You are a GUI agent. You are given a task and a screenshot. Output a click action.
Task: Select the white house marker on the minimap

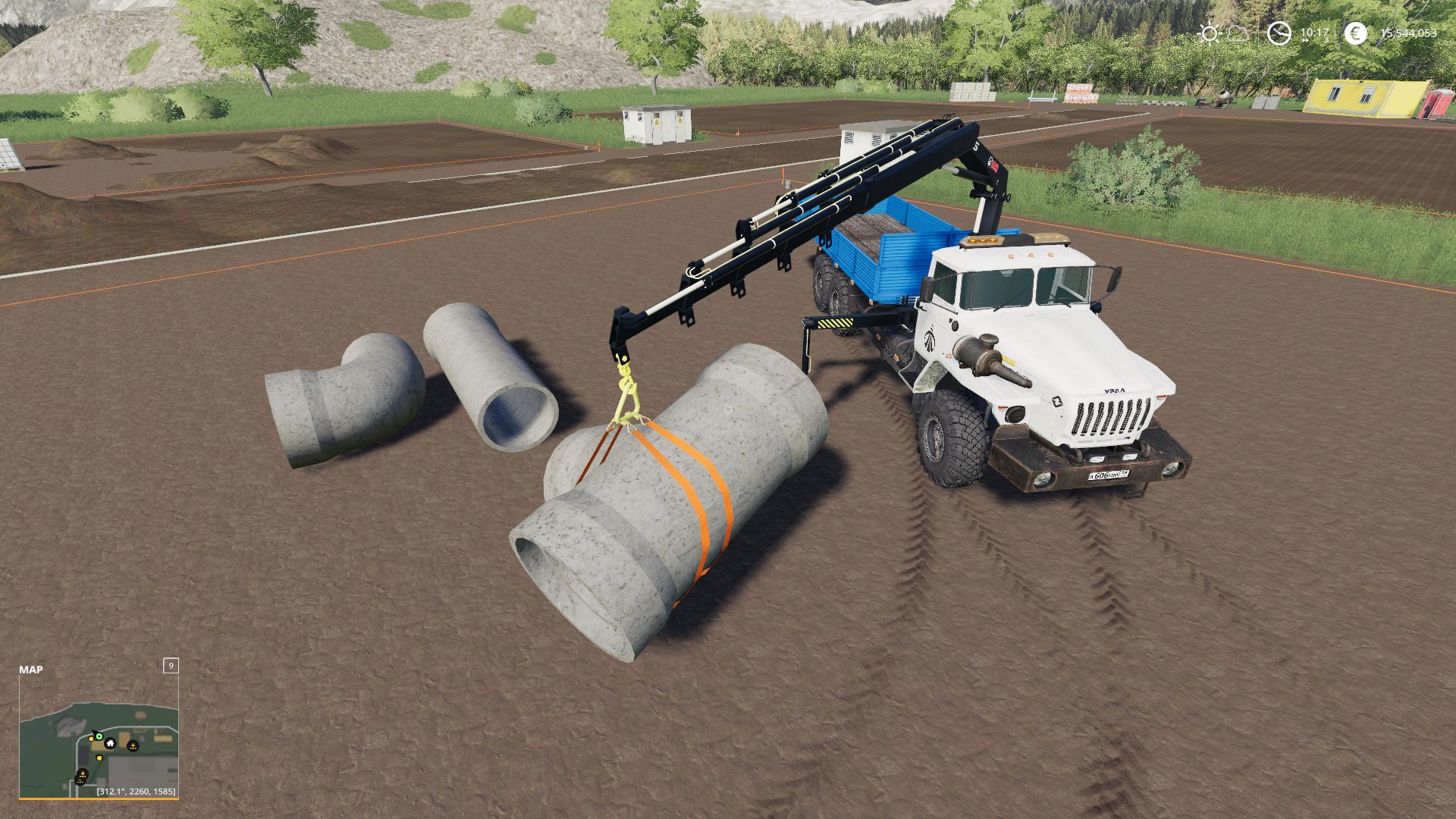pyautogui.click(x=110, y=743)
